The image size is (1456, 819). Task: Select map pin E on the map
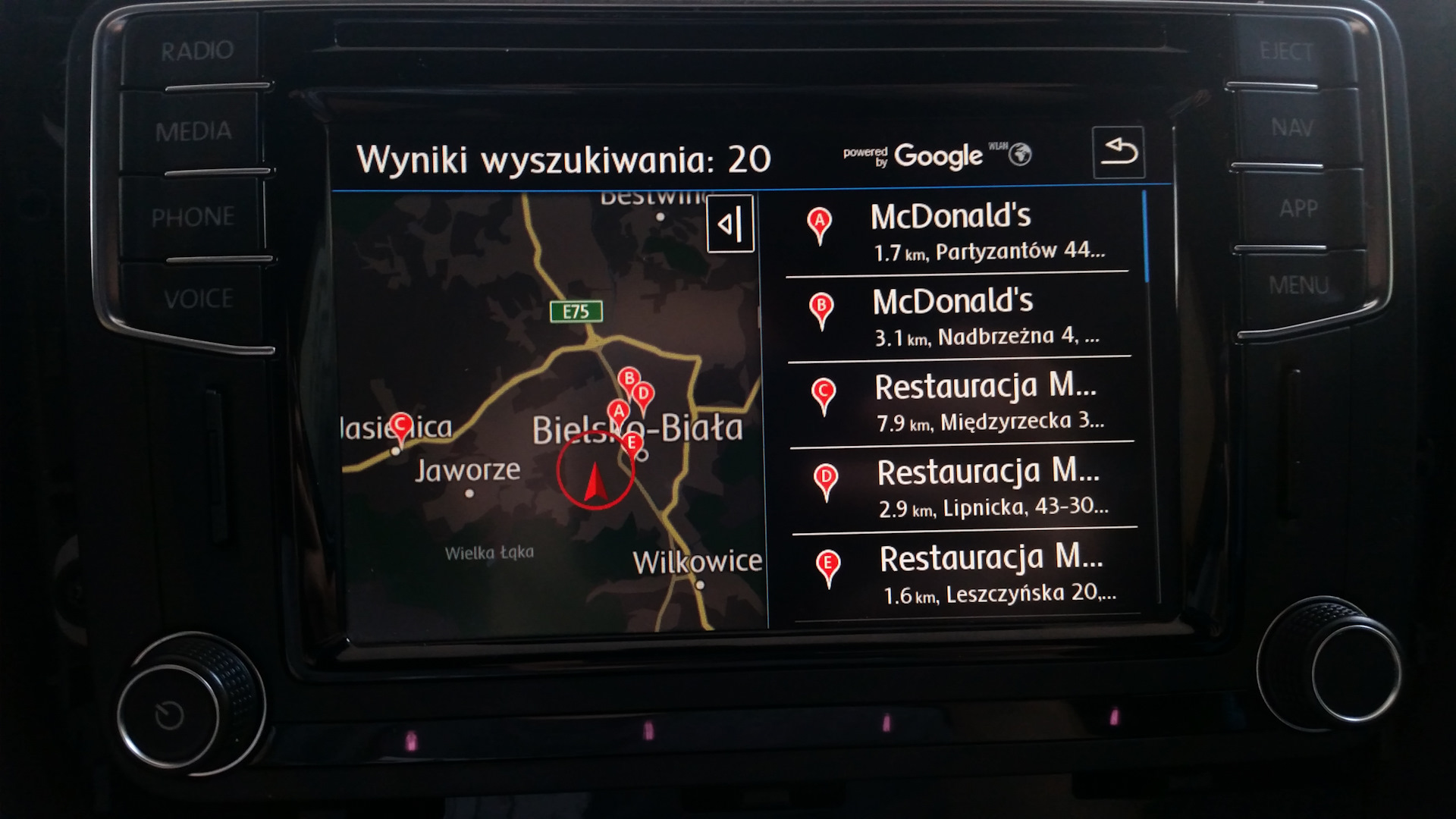point(632,443)
